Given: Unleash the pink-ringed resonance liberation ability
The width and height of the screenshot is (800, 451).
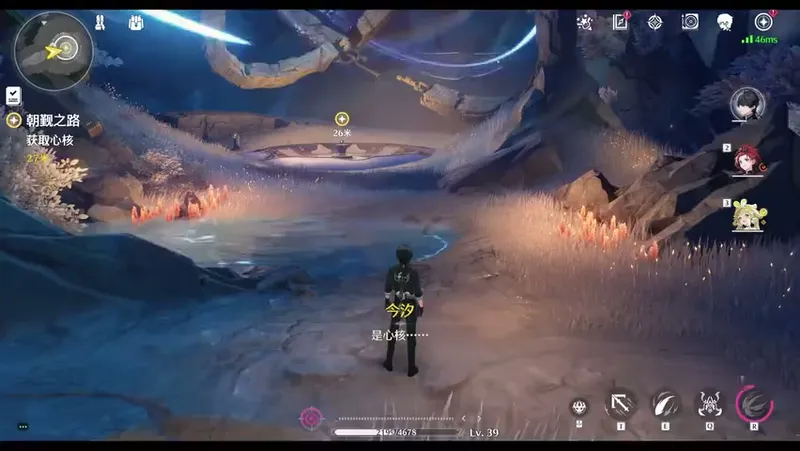Looking at the screenshot, I should (754, 403).
